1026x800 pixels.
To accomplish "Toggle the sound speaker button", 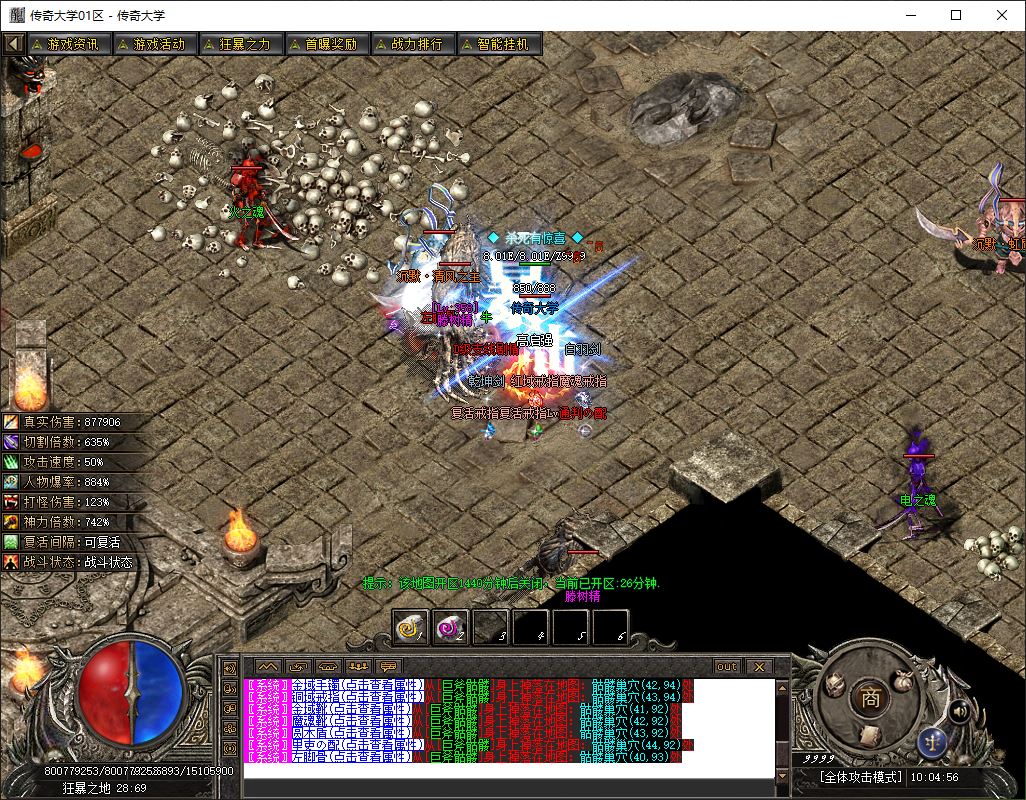I will pyautogui.click(x=959, y=711).
